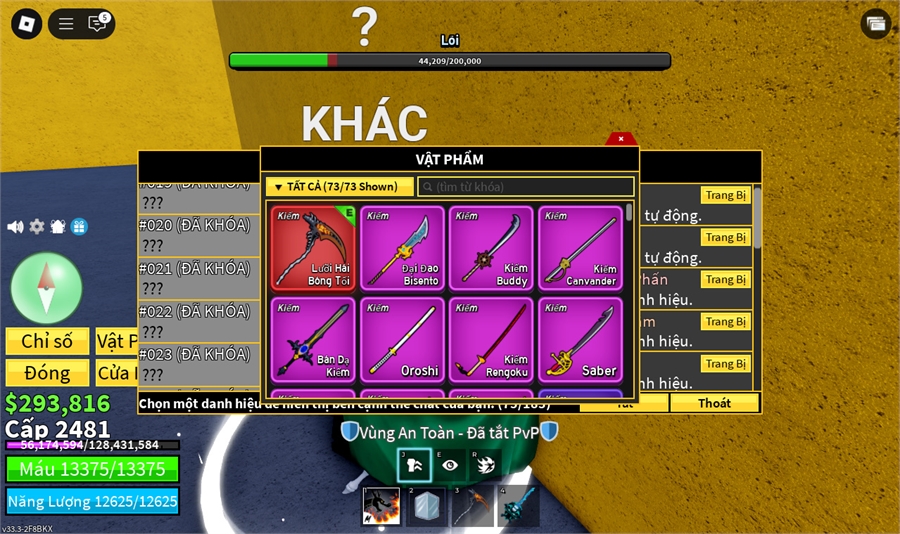Choose the Đại Đao Bisento sword
Screen dimensions: 900x534
[402, 248]
